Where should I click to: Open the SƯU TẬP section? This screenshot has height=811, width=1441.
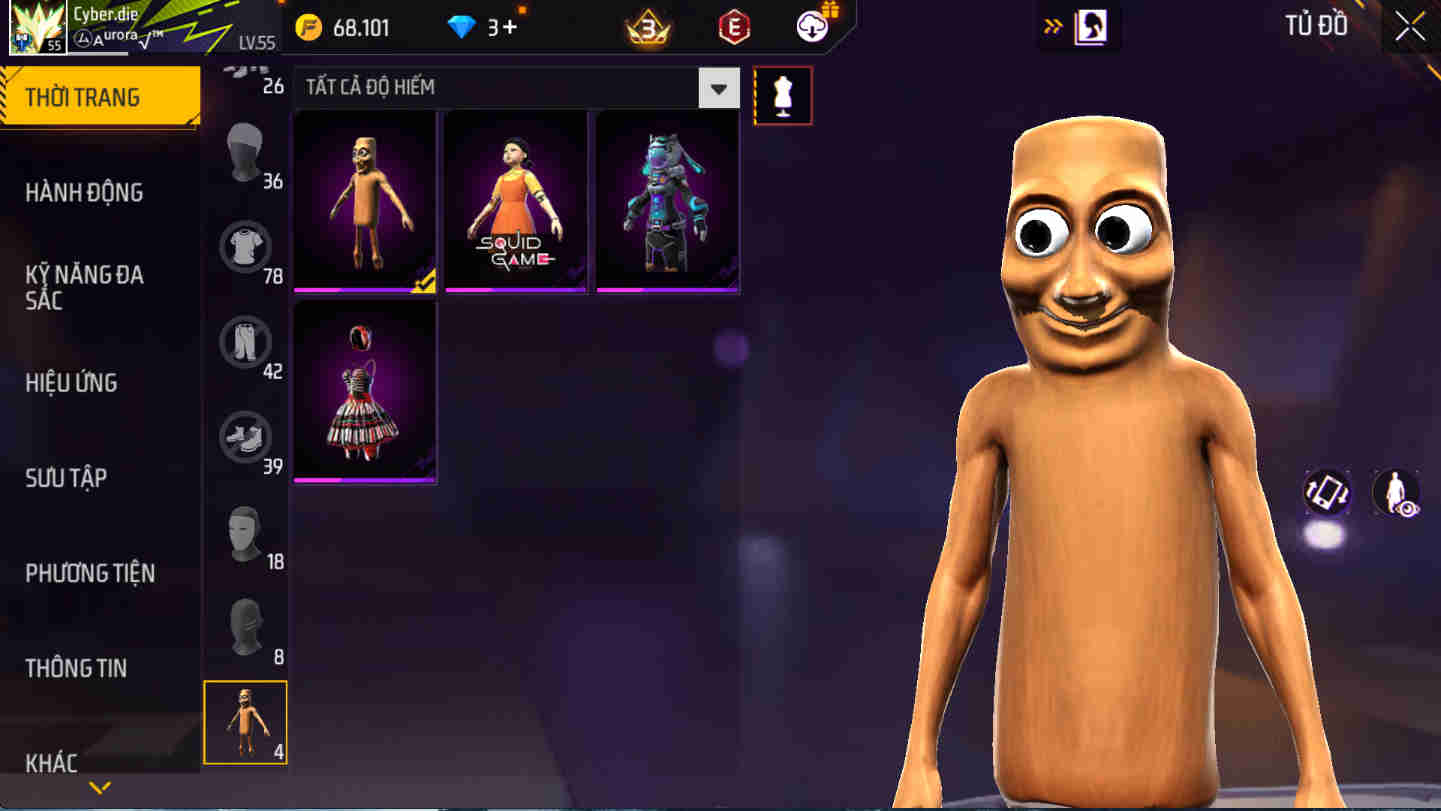[x=65, y=478]
